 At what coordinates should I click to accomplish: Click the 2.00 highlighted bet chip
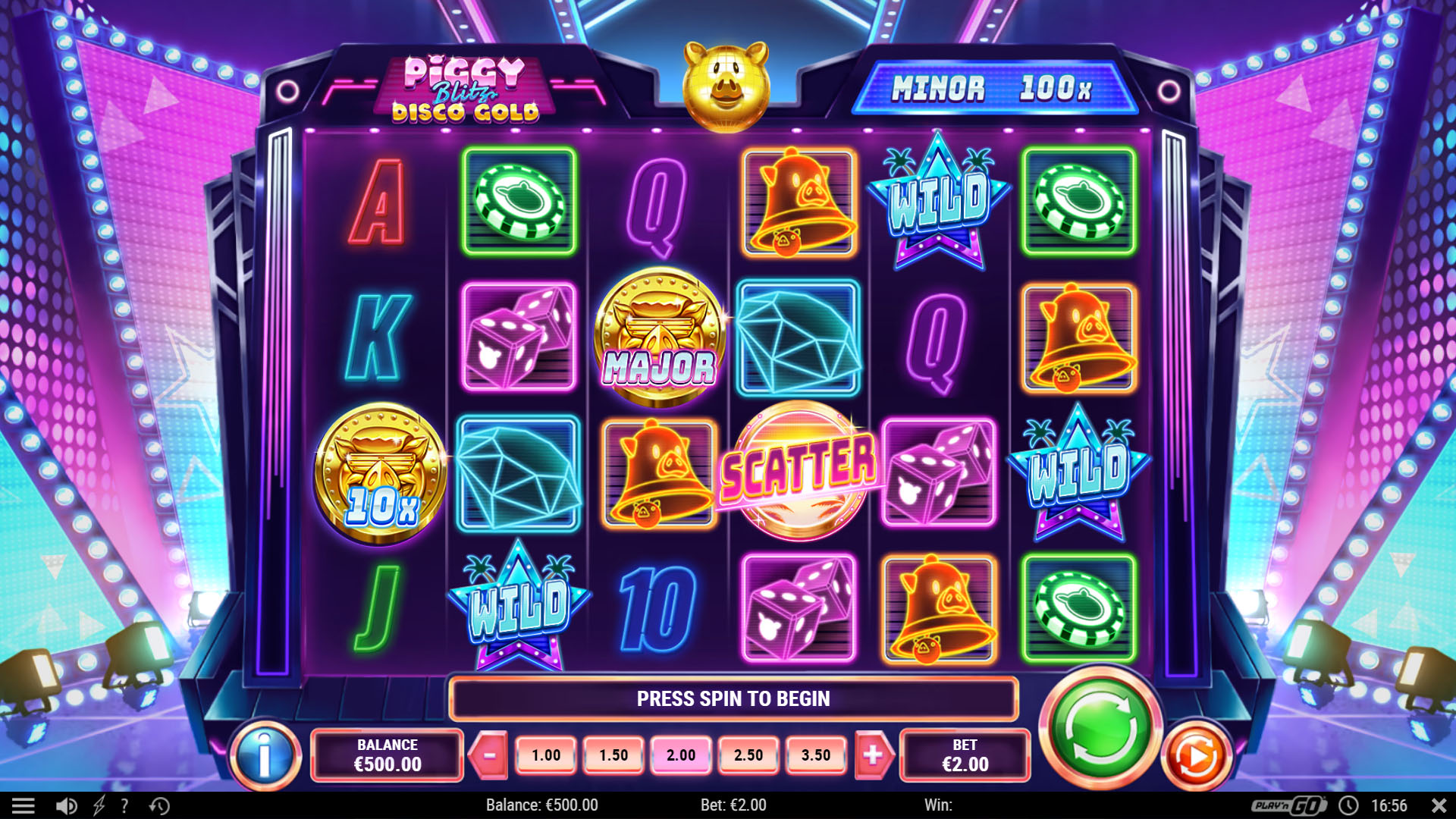click(x=680, y=755)
